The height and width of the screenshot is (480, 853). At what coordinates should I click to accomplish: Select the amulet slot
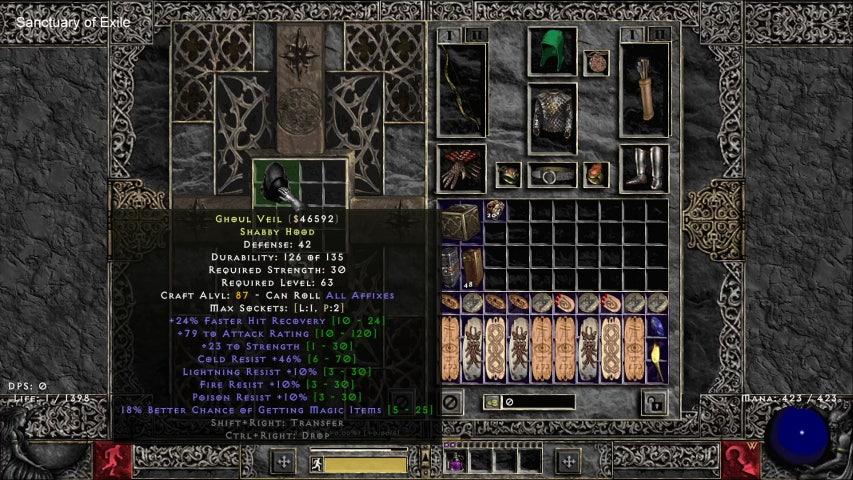tap(596, 62)
